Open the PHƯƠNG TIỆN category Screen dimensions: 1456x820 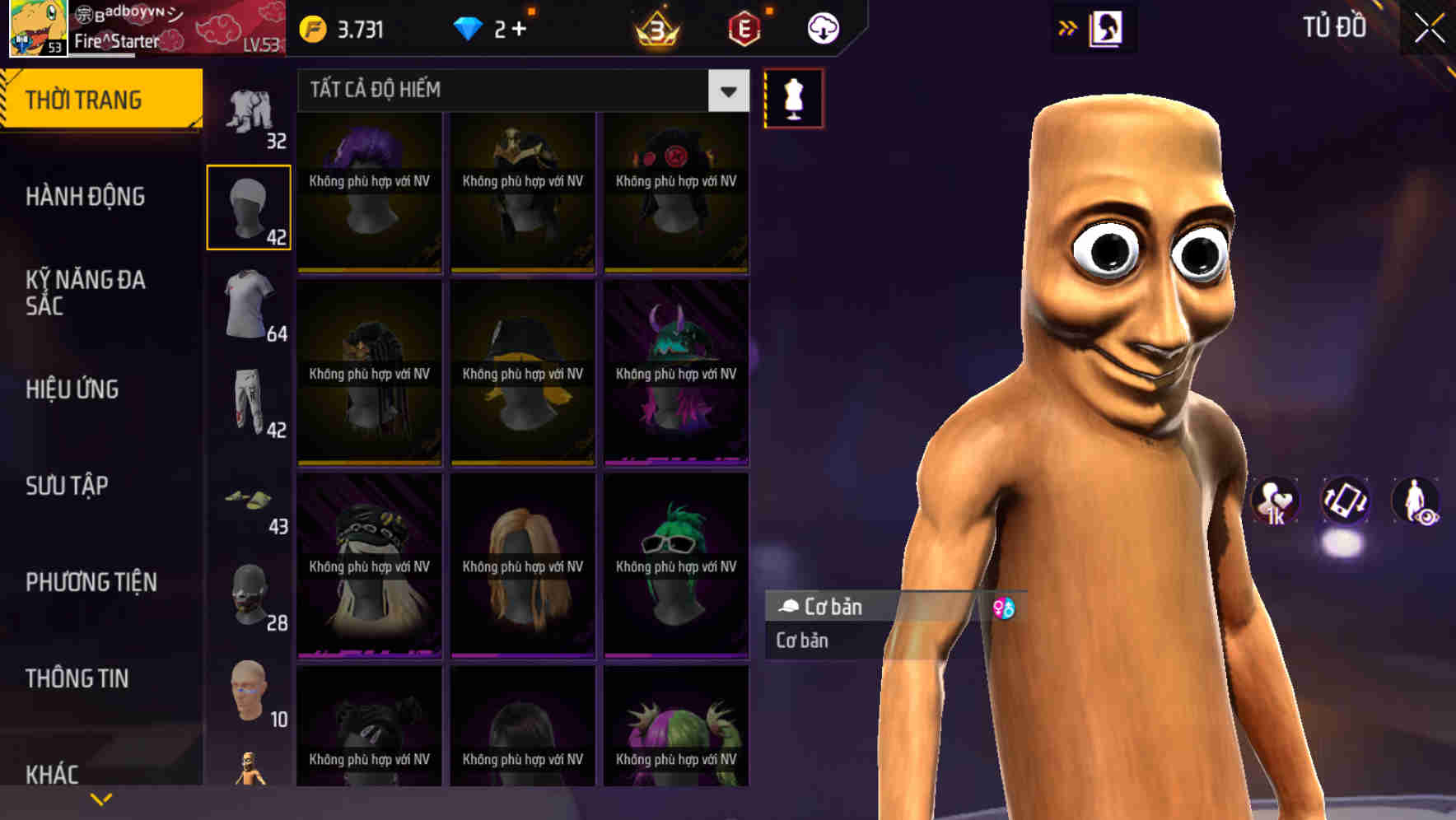point(91,581)
